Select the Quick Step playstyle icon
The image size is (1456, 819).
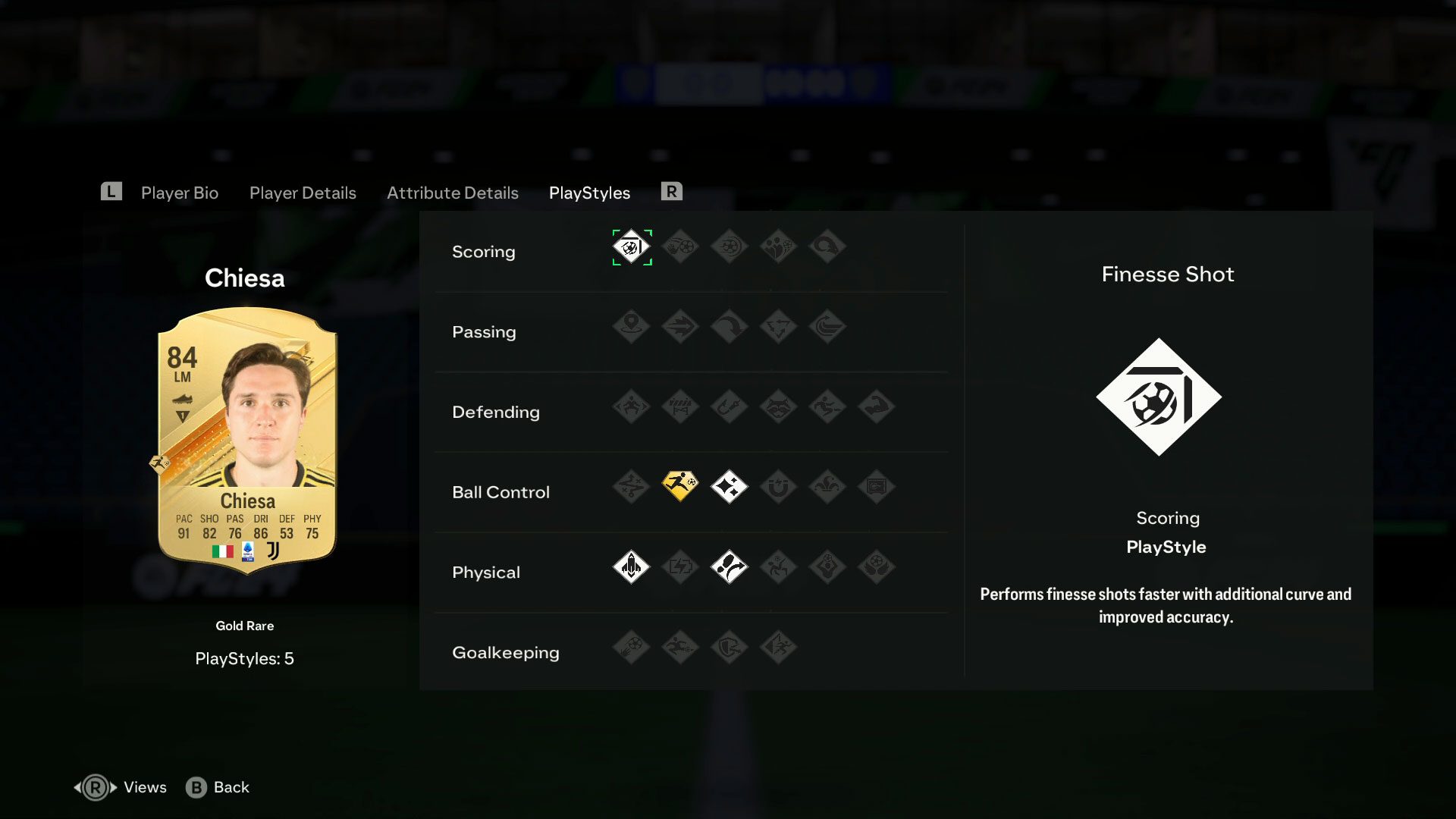[x=632, y=567]
